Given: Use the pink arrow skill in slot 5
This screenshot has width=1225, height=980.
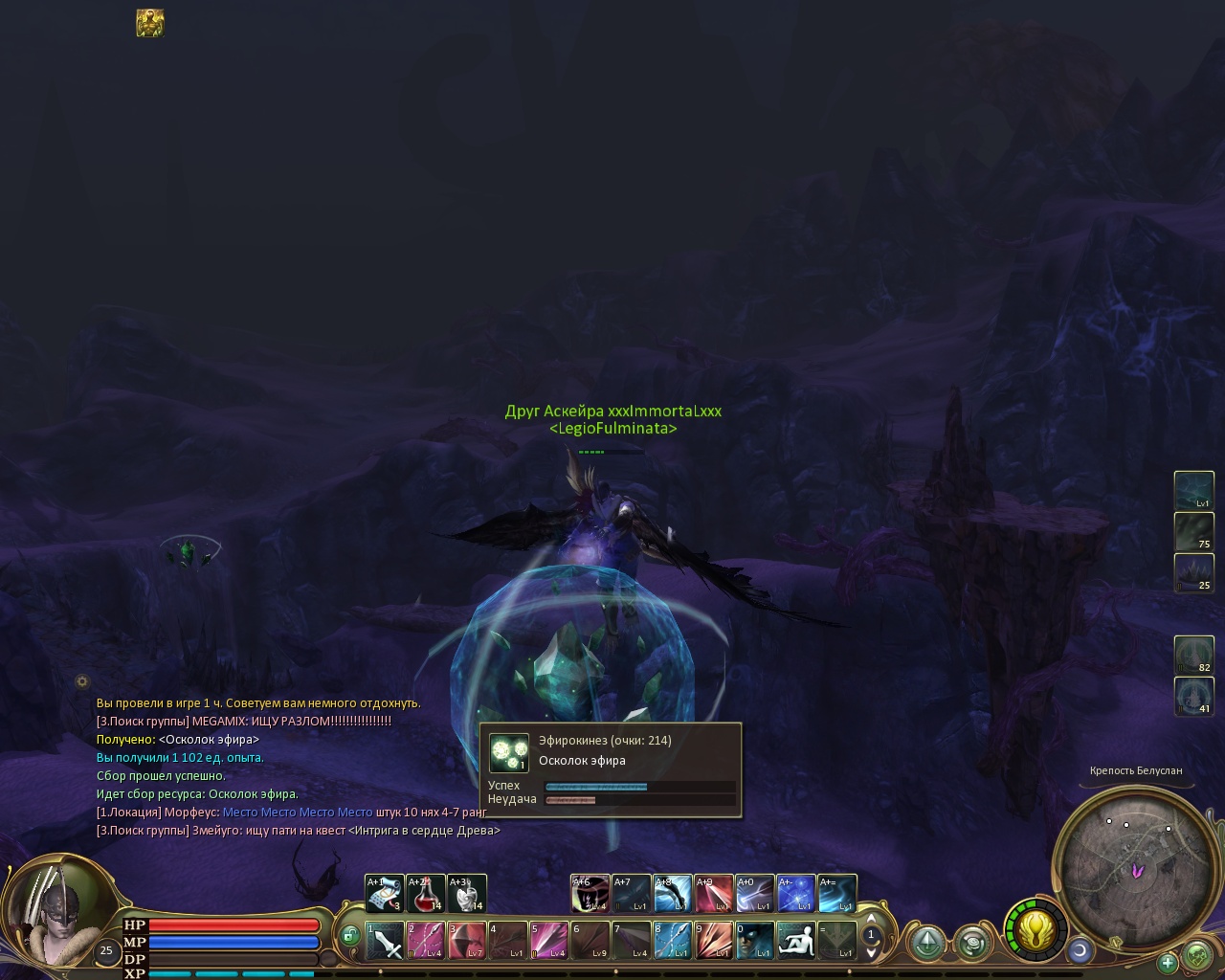Looking at the screenshot, I should click(549, 941).
